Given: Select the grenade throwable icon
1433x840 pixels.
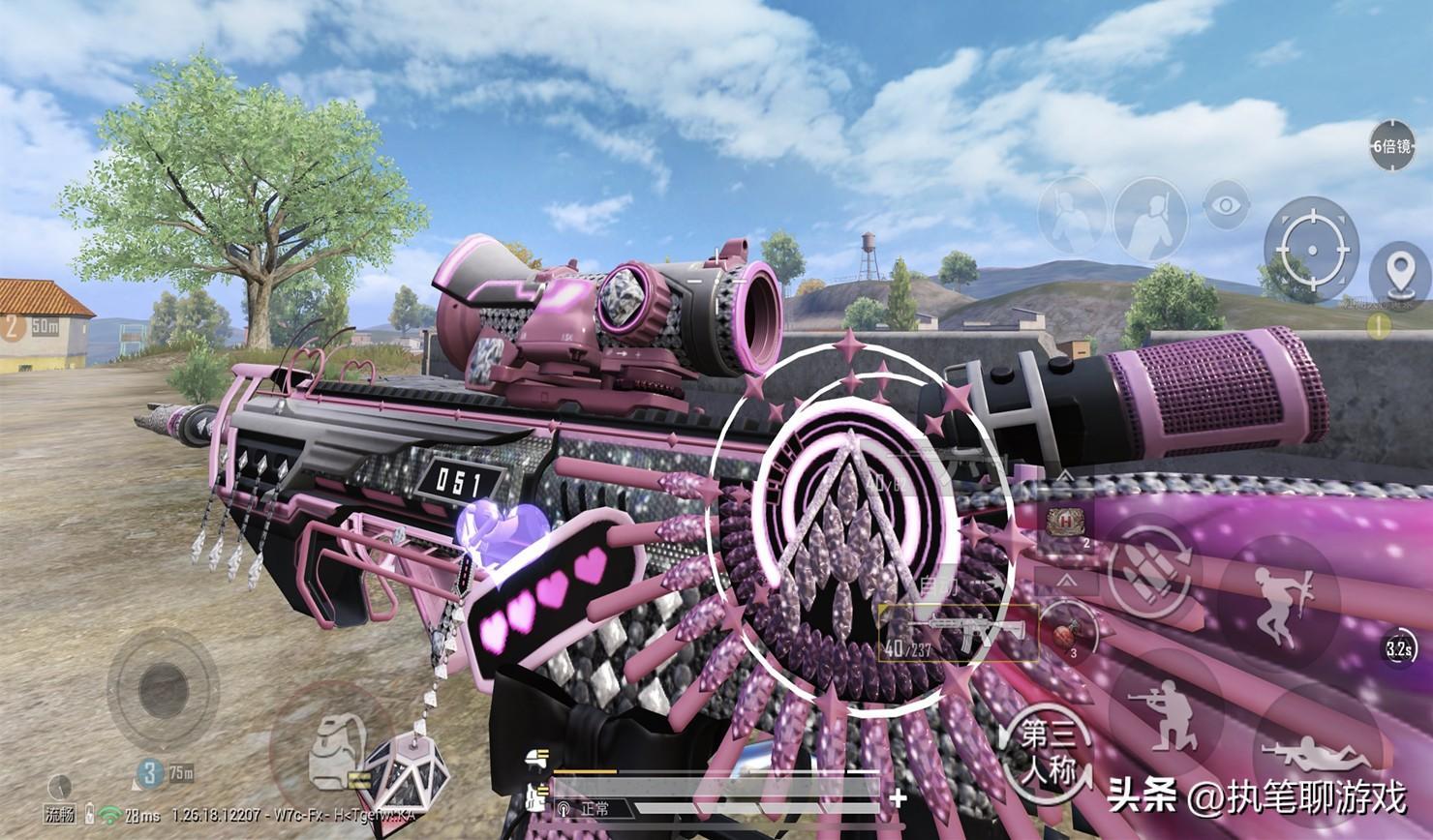Looking at the screenshot, I should pos(1068,636).
